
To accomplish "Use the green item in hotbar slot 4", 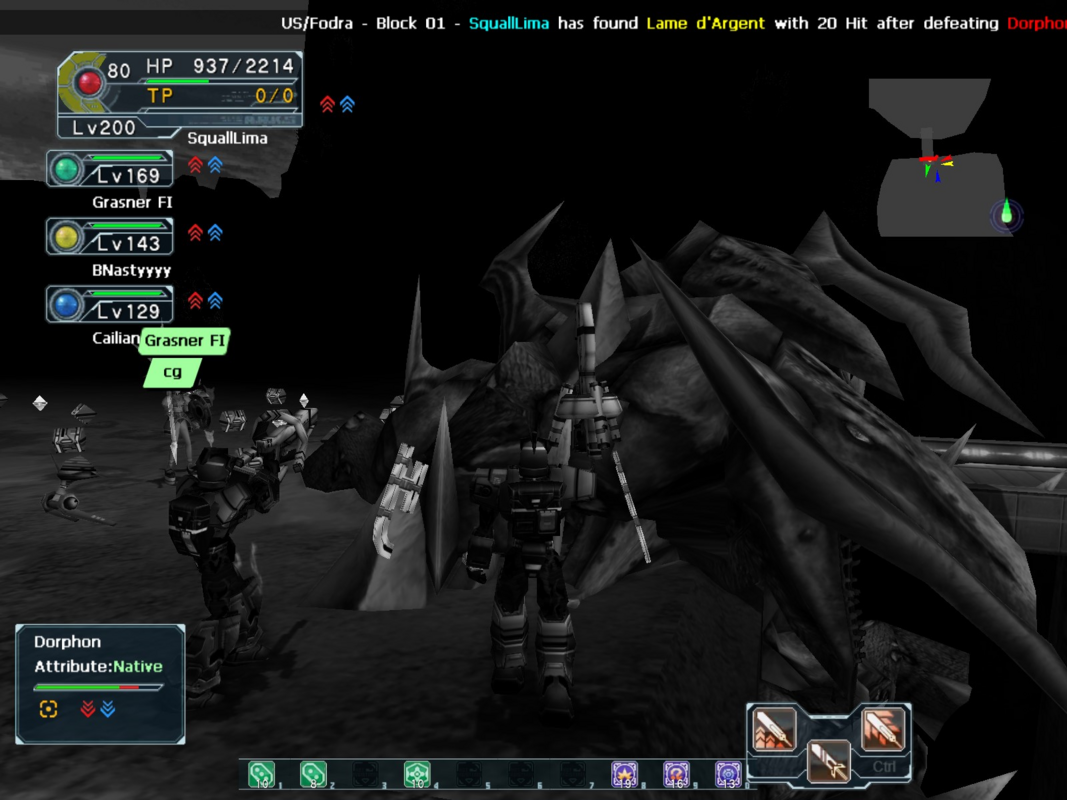I will pos(417,774).
